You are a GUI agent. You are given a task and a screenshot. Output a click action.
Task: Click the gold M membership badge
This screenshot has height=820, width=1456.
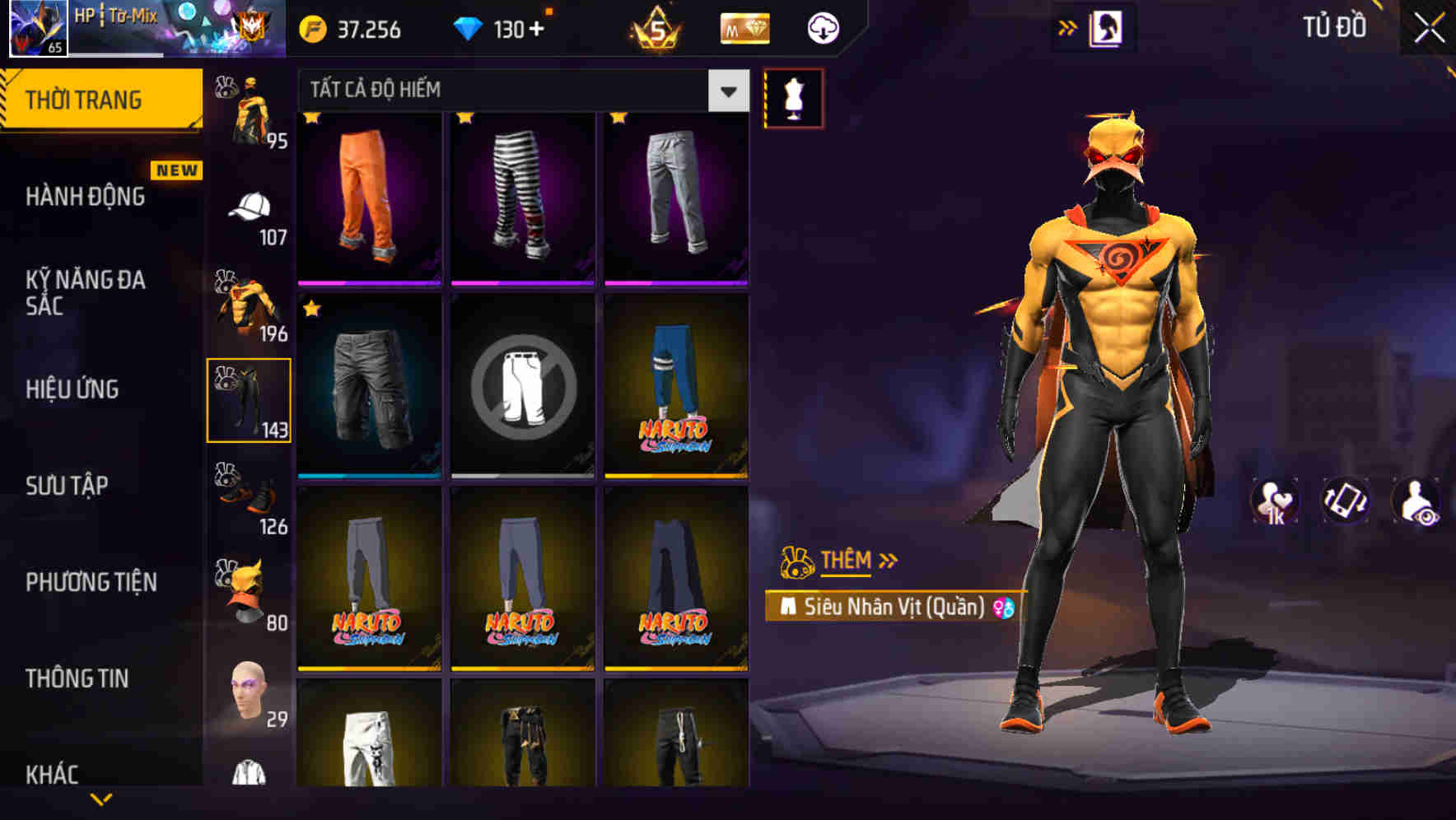tap(744, 27)
